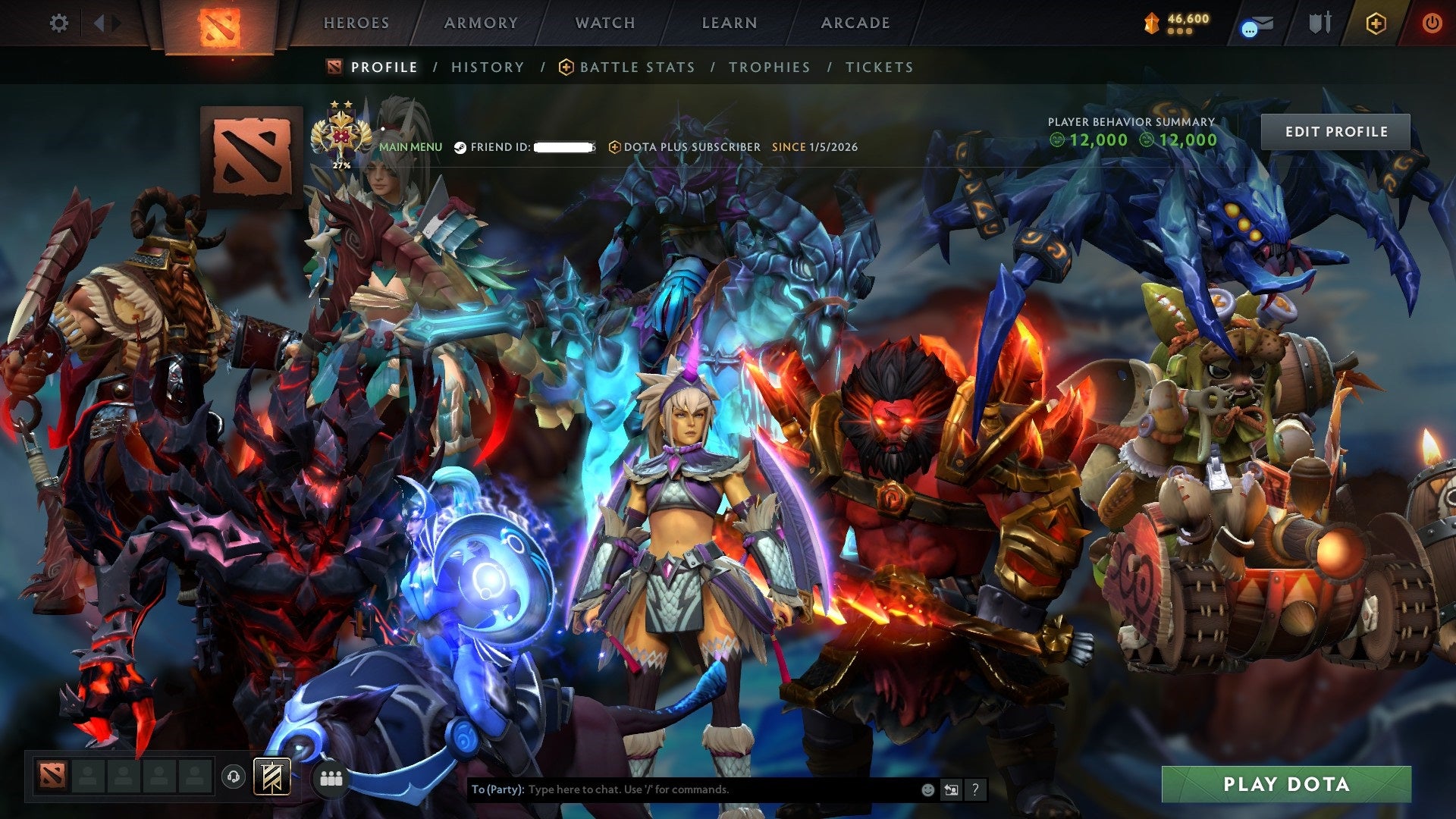
Task: Open the Dota 2 logo in the top bar
Action: click(220, 23)
